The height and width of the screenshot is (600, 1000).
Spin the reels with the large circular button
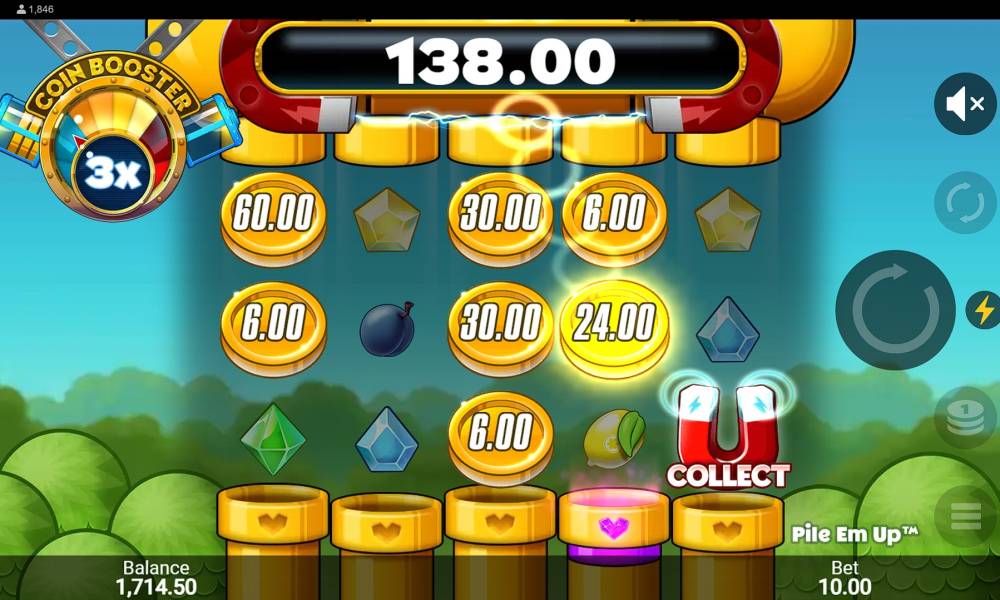click(895, 310)
